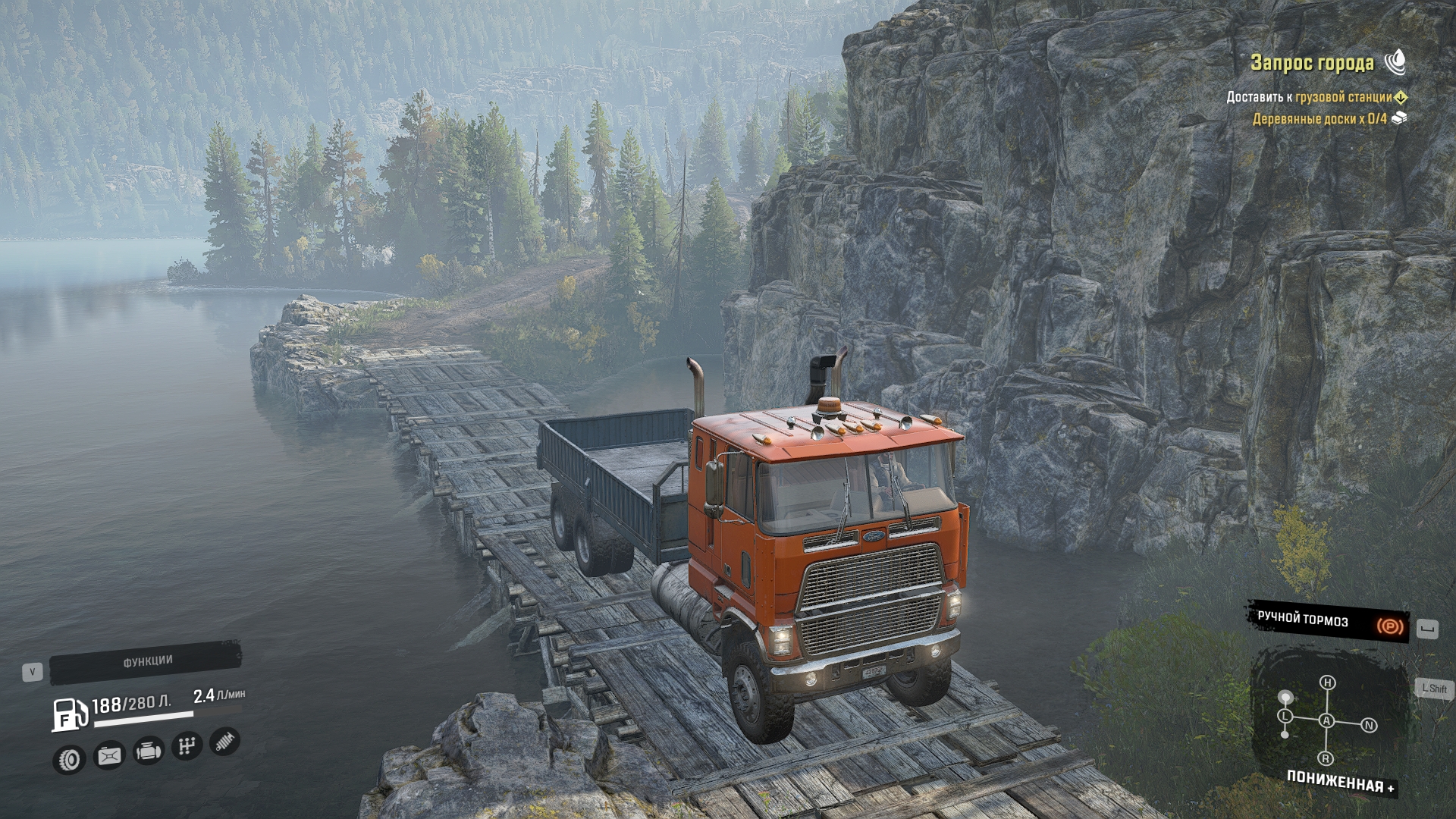This screenshot has height=819, width=1456.
Task: Select the gearbox status icon
Action: pos(186,747)
